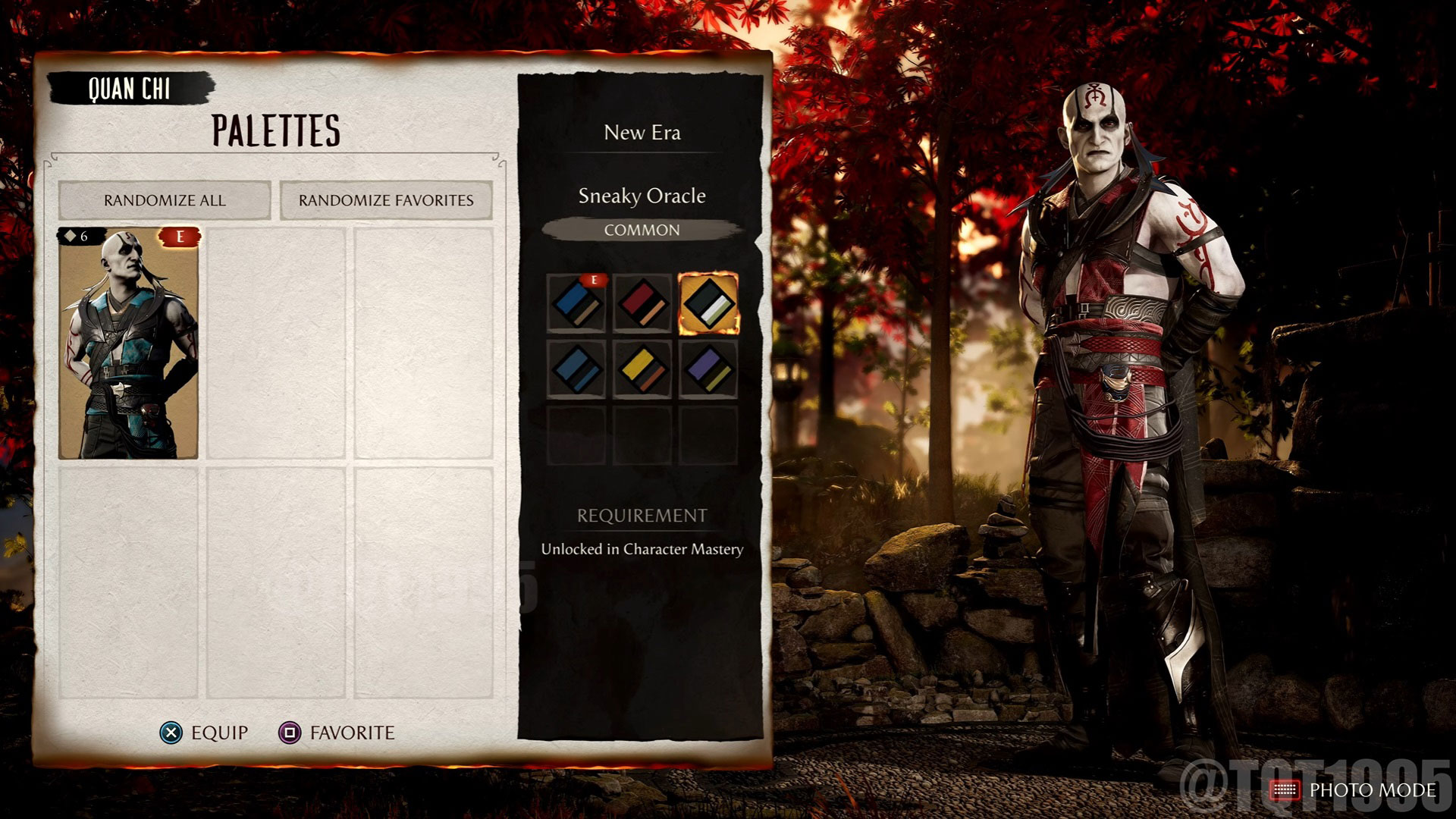The height and width of the screenshot is (819, 1456).
Task: Toggle Favorite on the selected palette
Action: [350, 733]
